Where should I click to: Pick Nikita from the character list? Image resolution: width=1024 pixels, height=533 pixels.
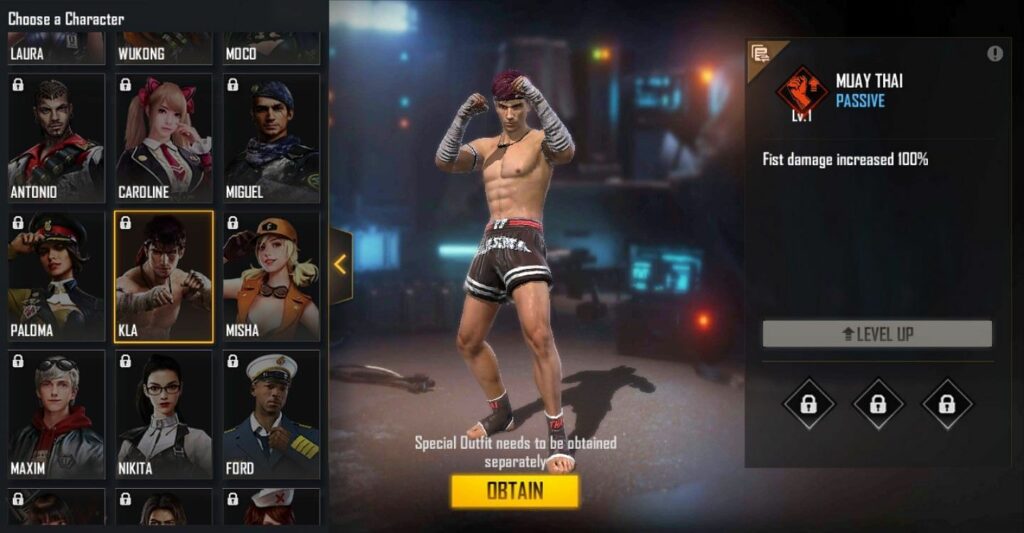[164, 414]
